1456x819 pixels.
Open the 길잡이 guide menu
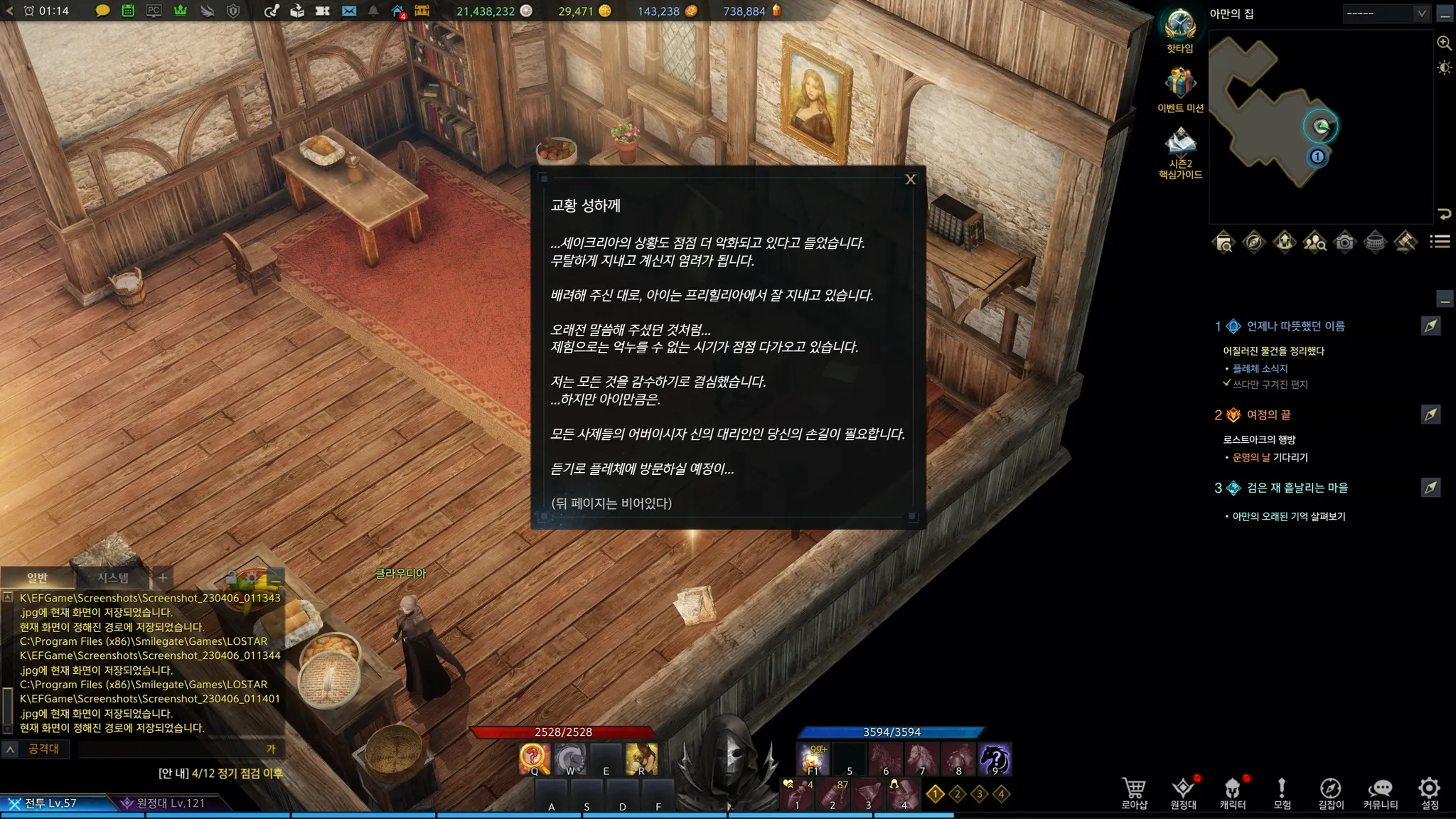click(x=1330, y=792)
